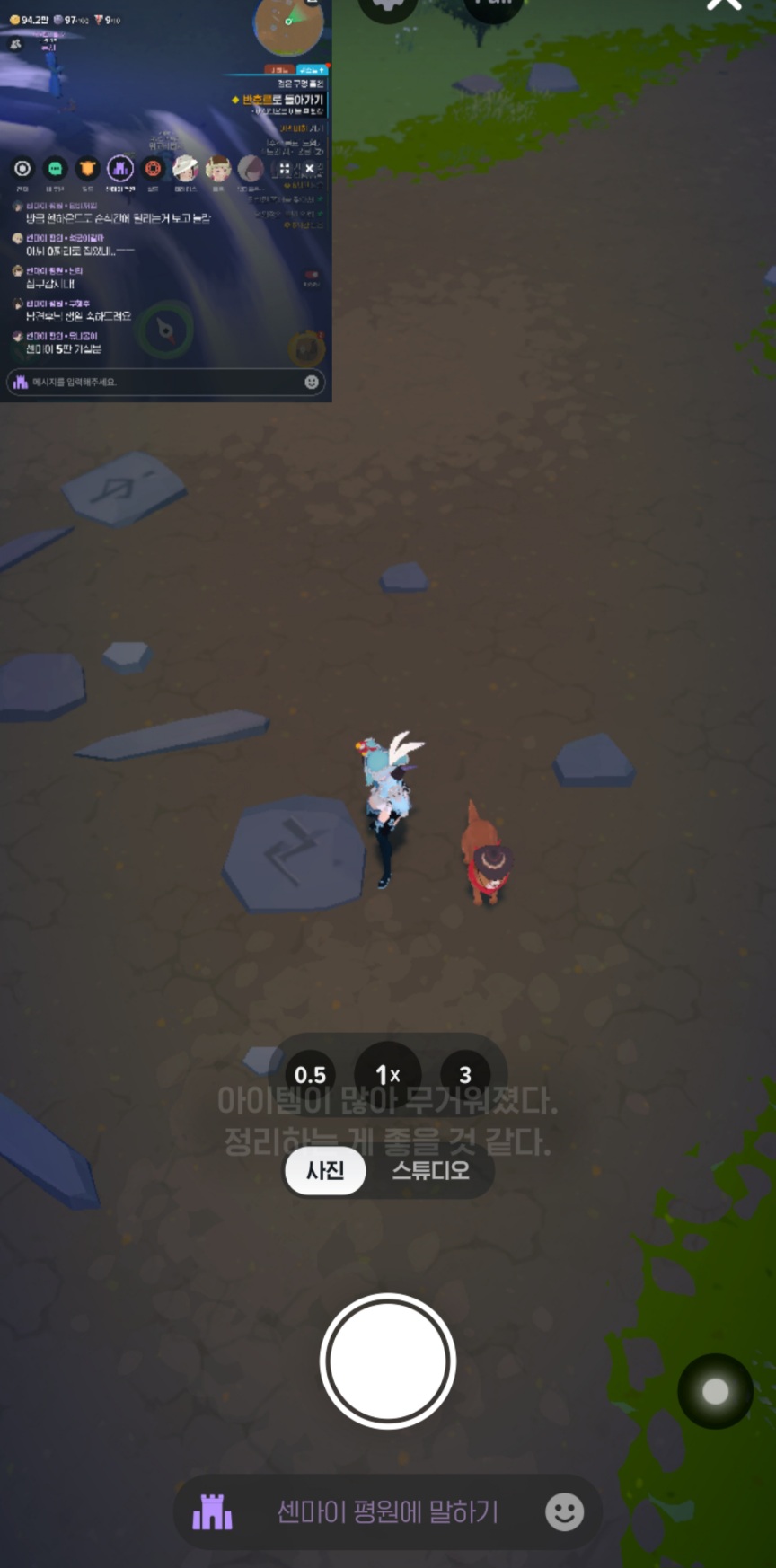Open the minimap in the preview window

pyautogui.click(x=289, y=25)
